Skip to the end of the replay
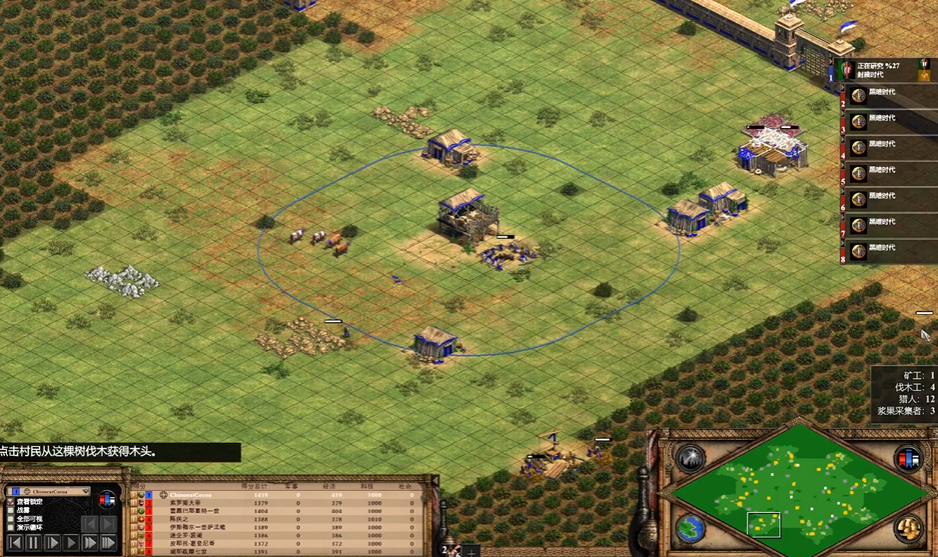The image size is (938, 557). point(108,543)
